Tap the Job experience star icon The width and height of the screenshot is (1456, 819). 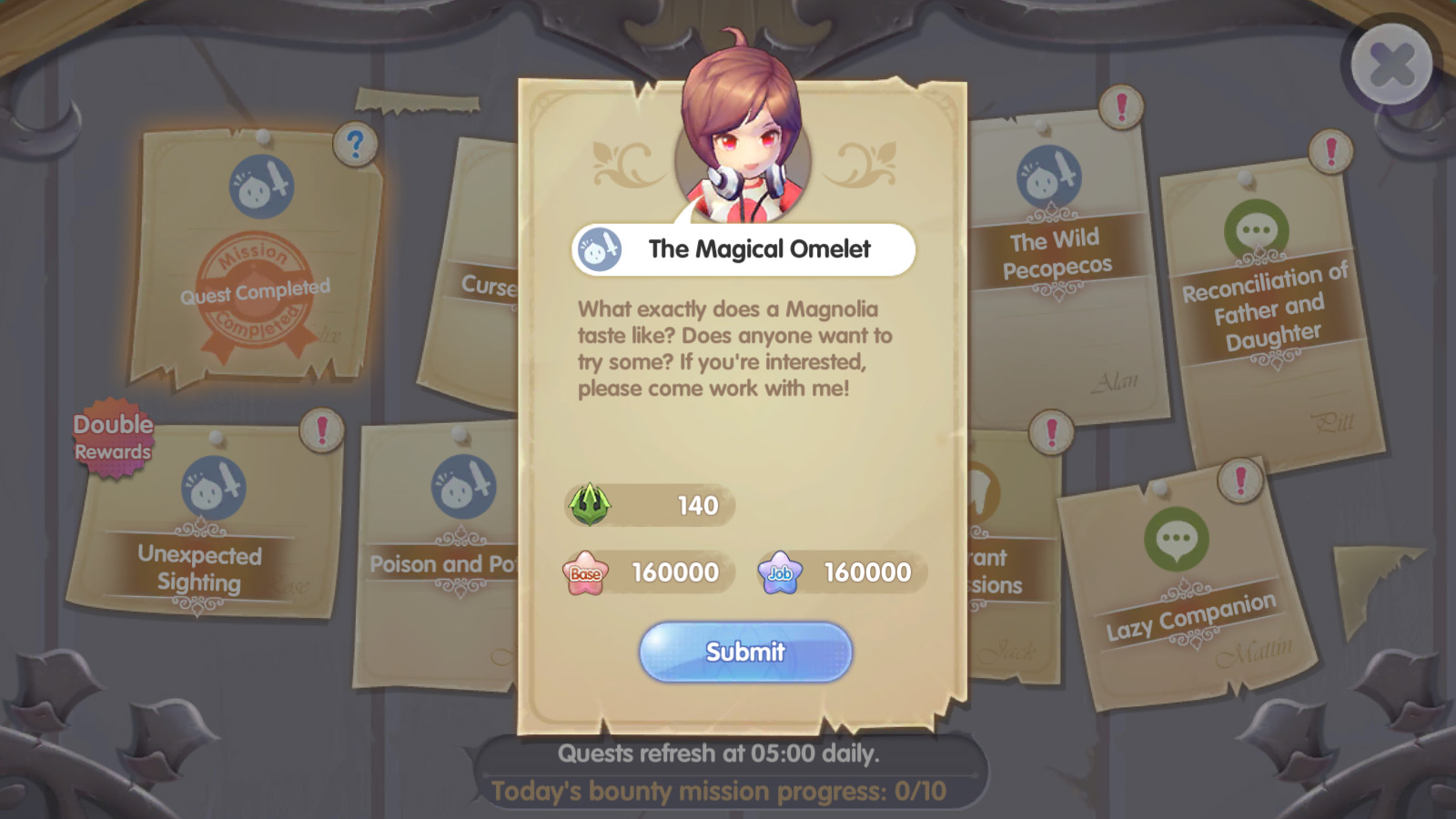click(780, 572)
